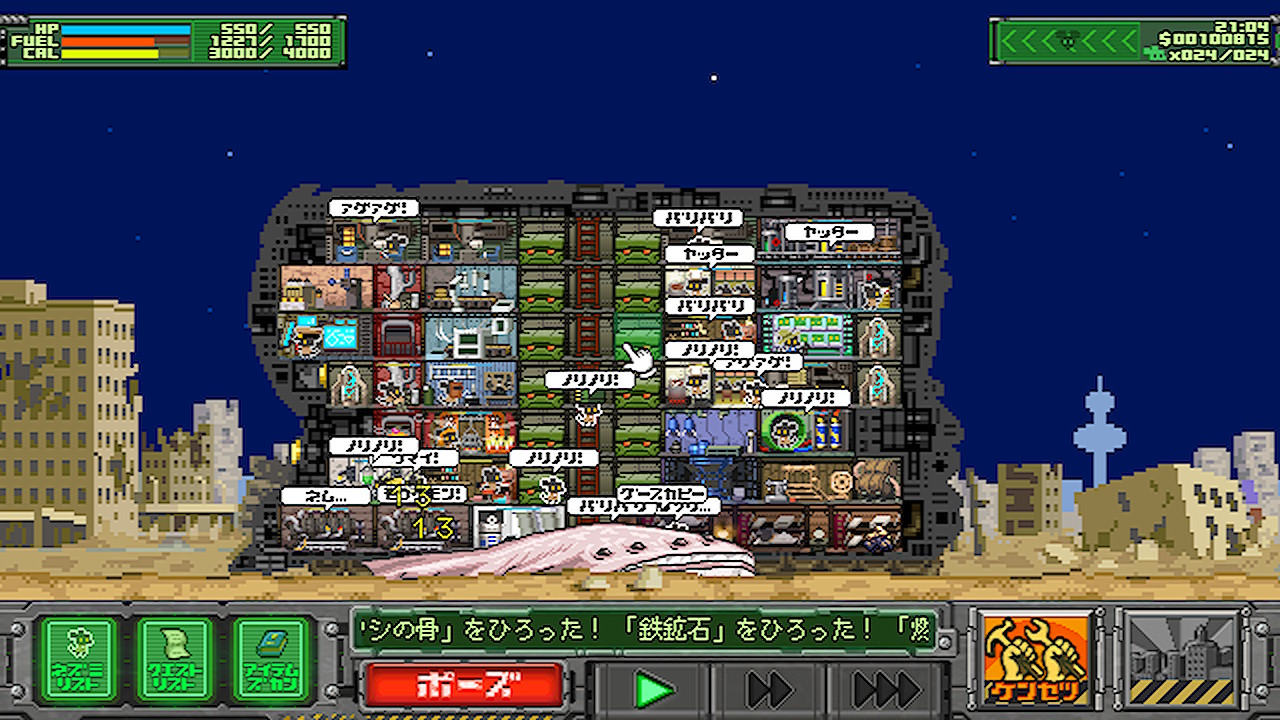
Task: Open the ケンセツ (construction) menu
Action: point(1035,659)
